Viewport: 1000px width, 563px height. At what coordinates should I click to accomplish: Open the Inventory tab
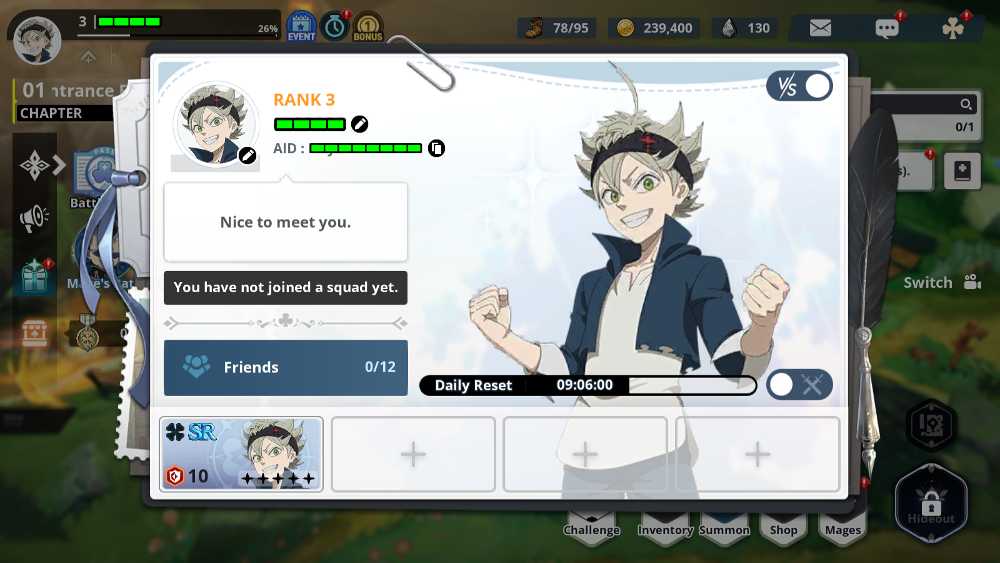(x=665, y=527)
